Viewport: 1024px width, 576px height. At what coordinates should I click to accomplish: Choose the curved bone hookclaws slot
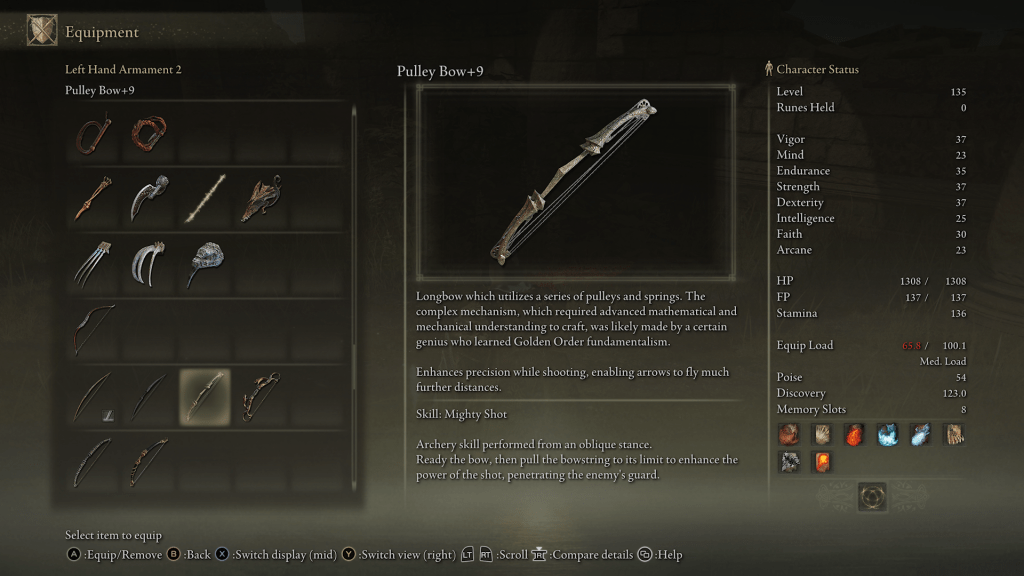149,264
